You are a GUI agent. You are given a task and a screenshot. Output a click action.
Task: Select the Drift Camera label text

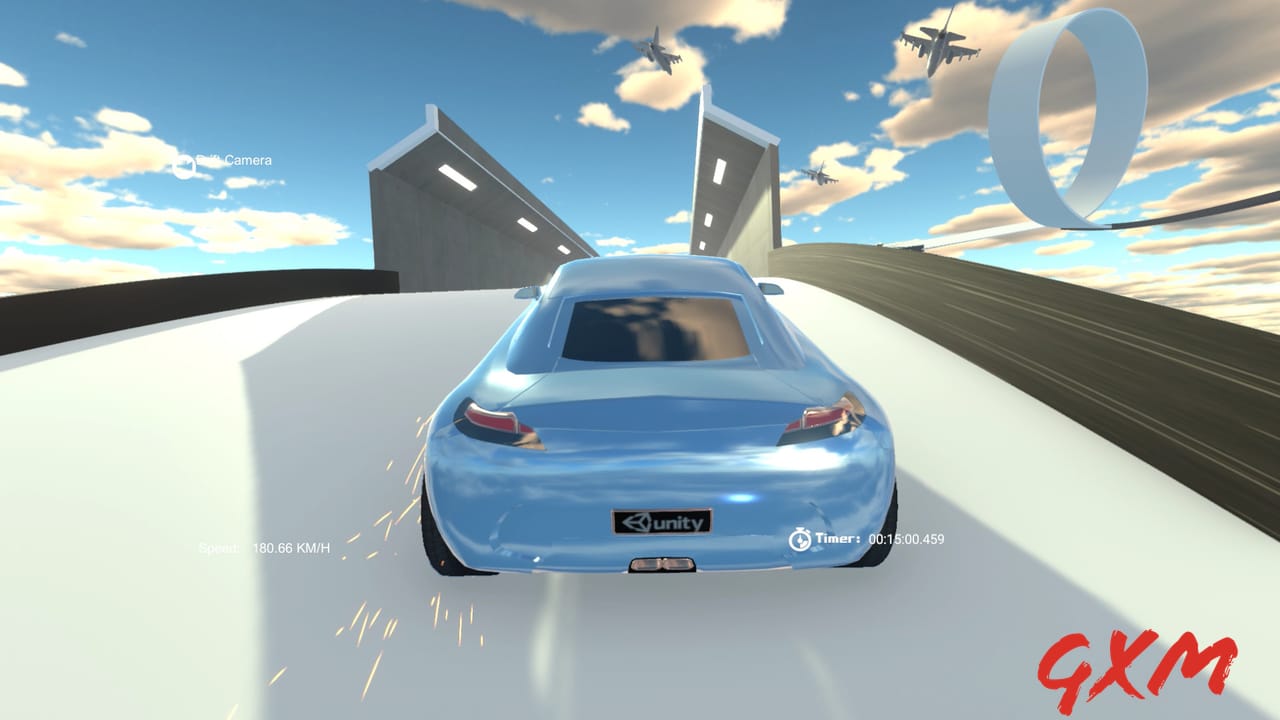pyautogui.click(x=236, y=160)
